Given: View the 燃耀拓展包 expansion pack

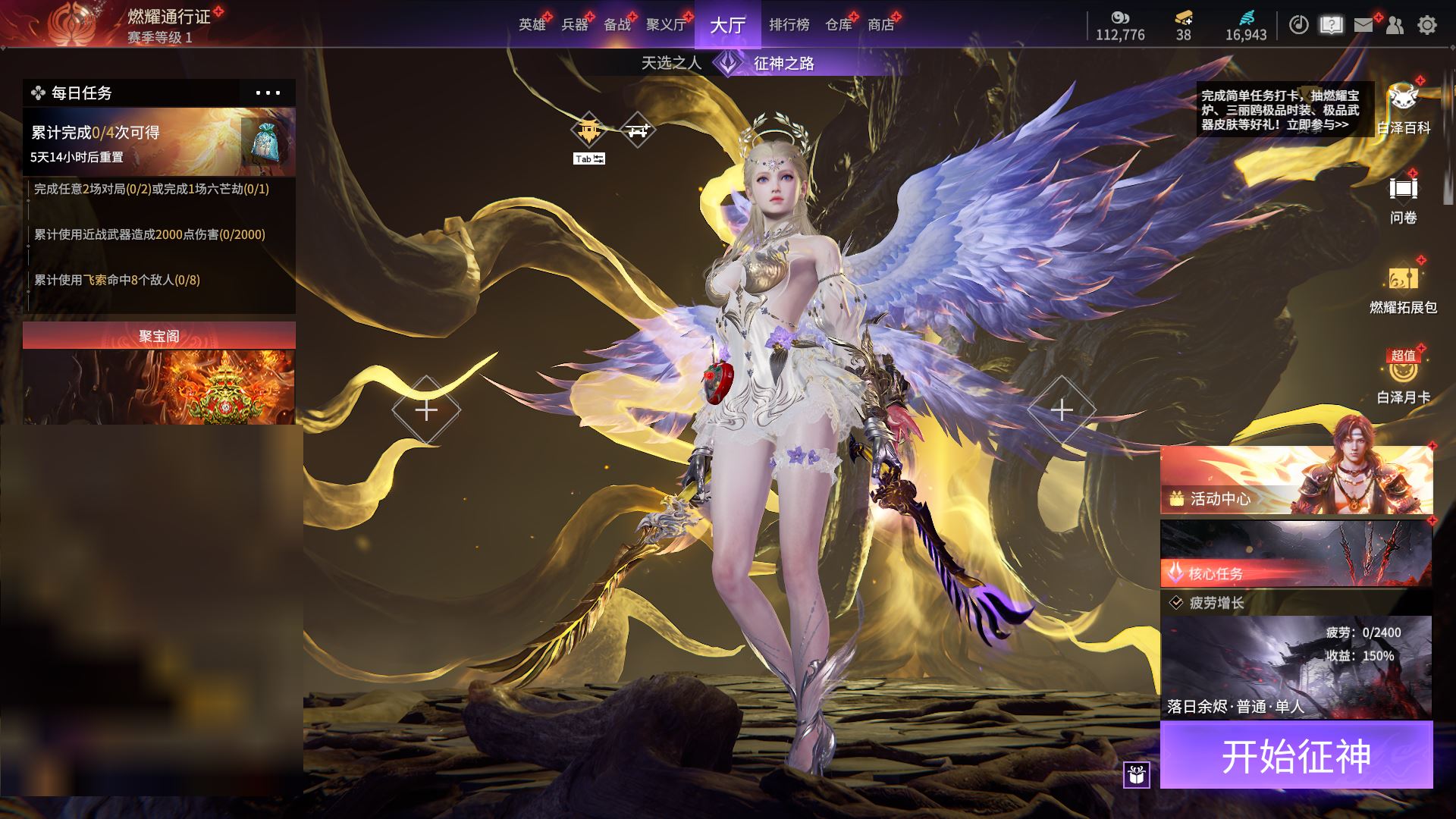Looking at the screenshot, I should coord(1403,288).
